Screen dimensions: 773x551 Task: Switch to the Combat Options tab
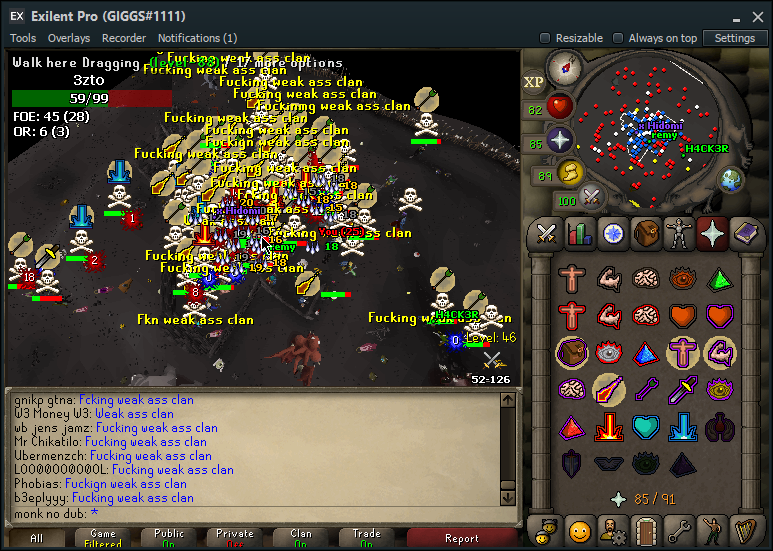click(x=547, y=234)
